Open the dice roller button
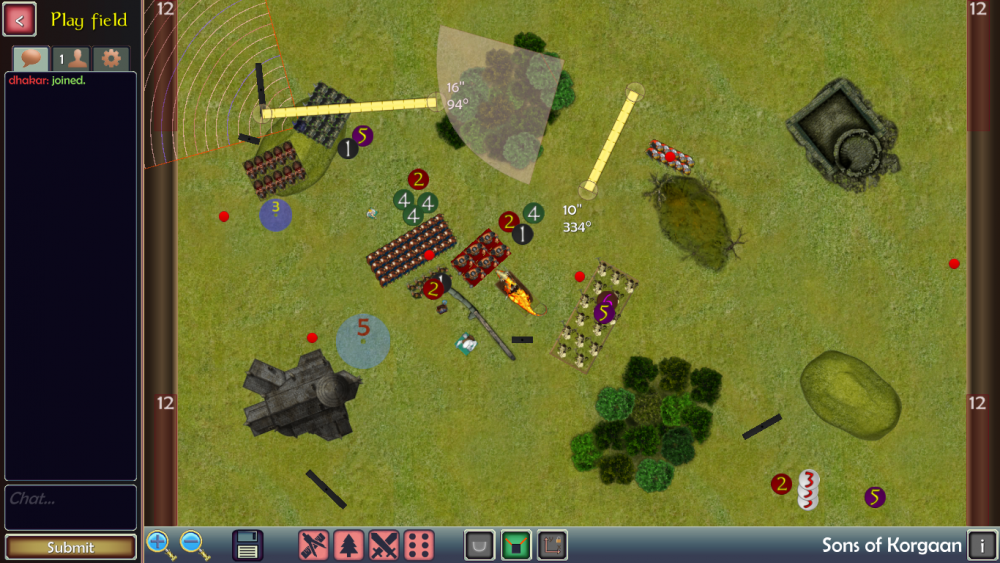This screenshot has width=1000, height=563. [419, 545]
